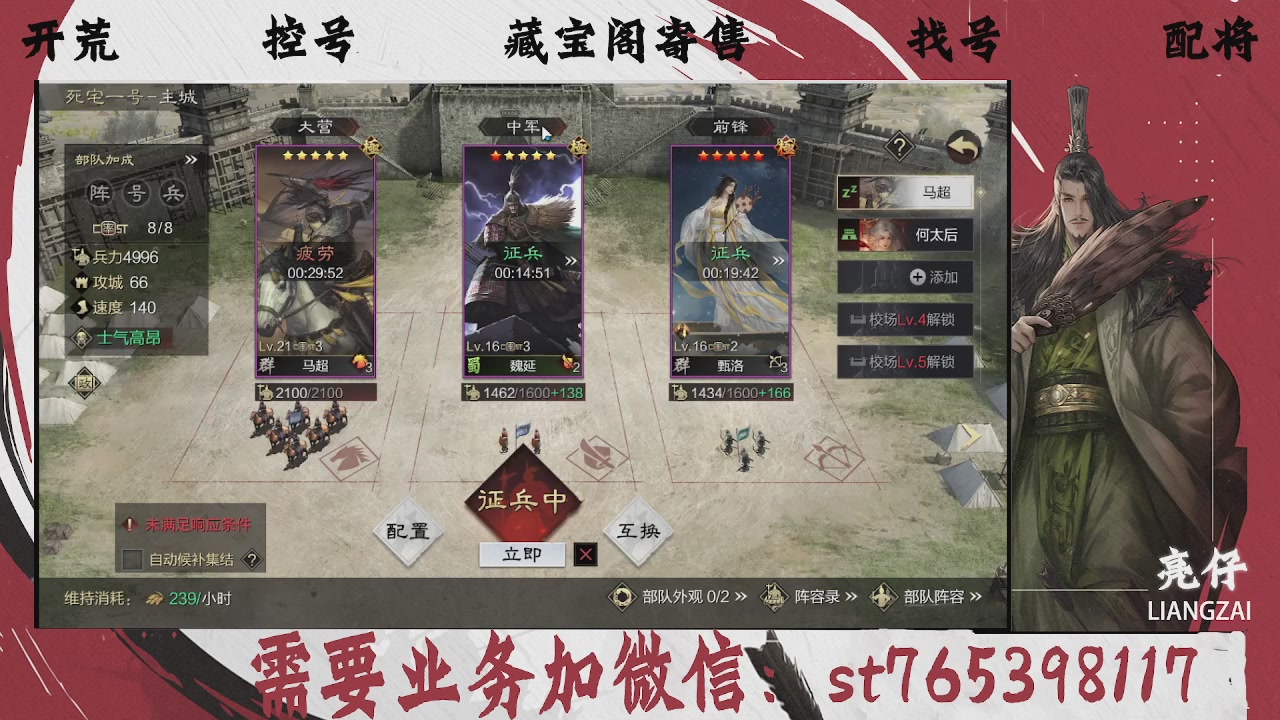Click the X to cancel 征兵中
This screenshot has height=720, width=1280.
coord(584,555)
